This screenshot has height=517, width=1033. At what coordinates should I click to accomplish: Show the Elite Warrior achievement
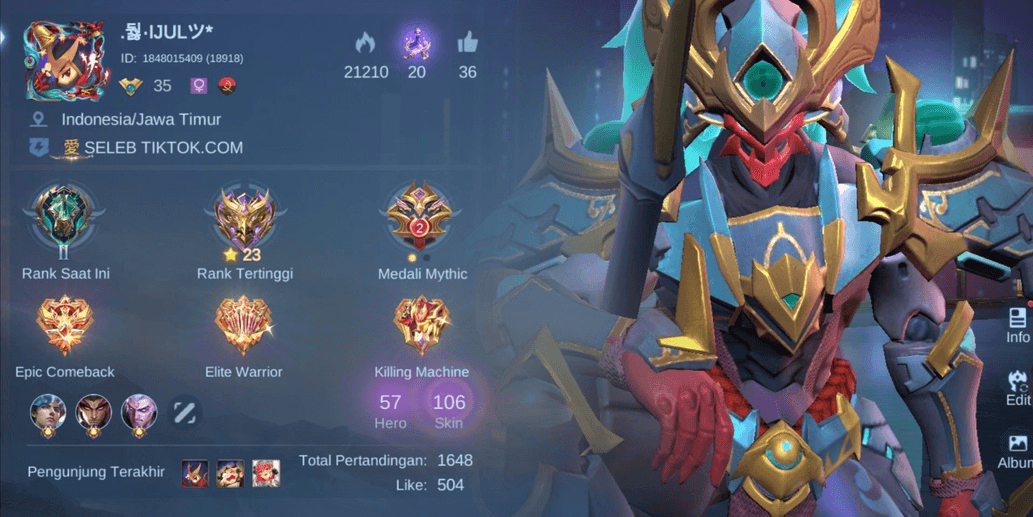[244, 325]
